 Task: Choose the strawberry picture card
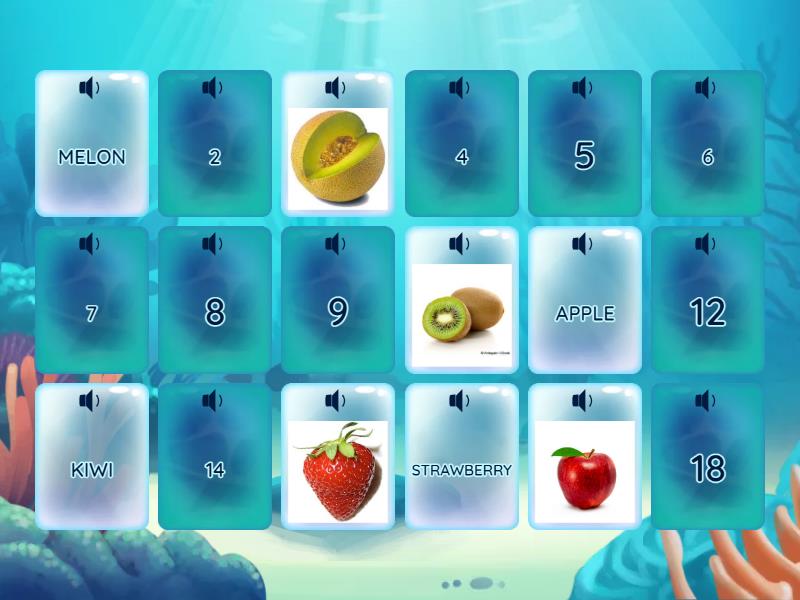click(x=338, y=471)
